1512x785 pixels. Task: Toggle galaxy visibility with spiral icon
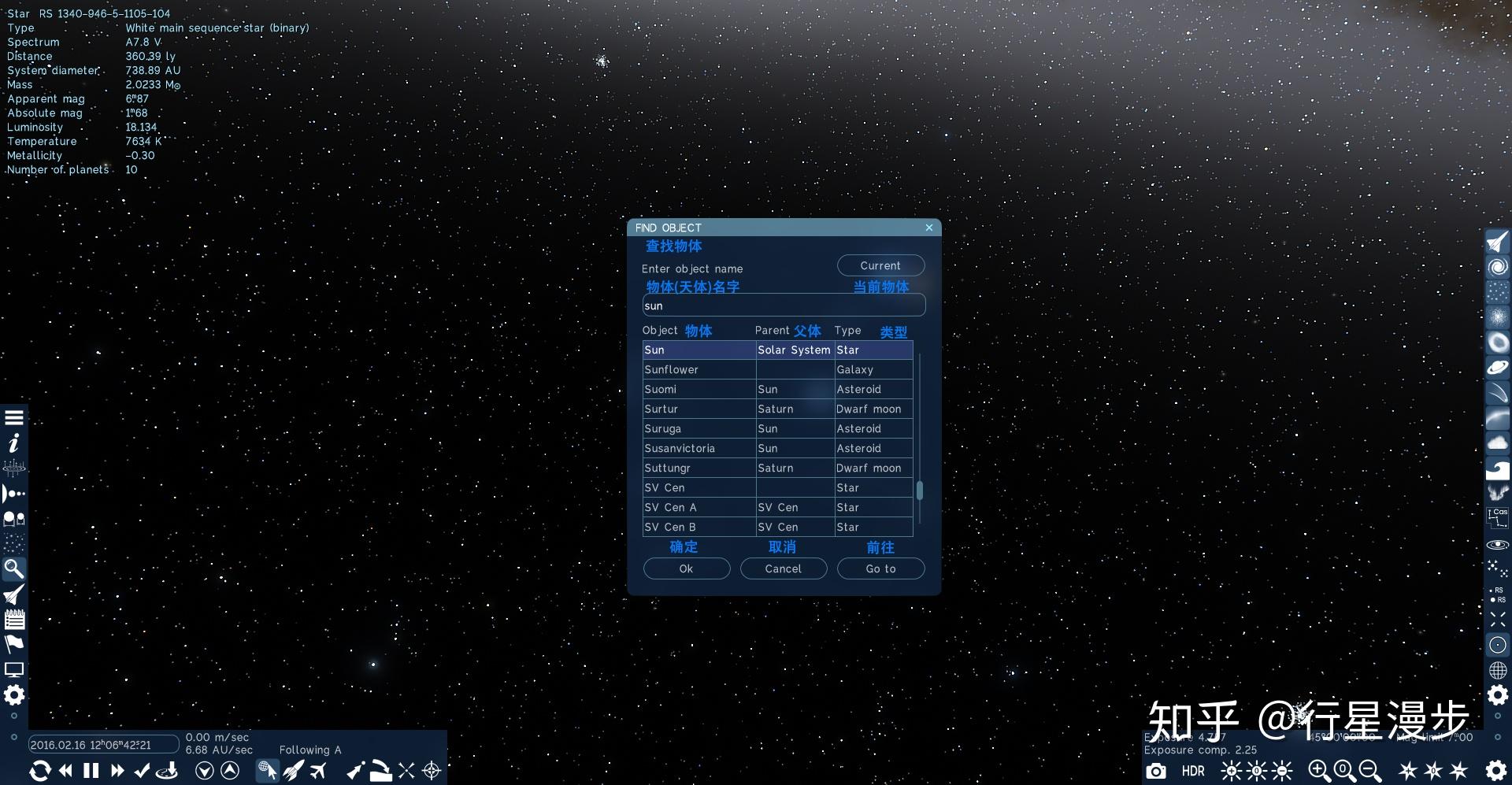click(1497, 266)
